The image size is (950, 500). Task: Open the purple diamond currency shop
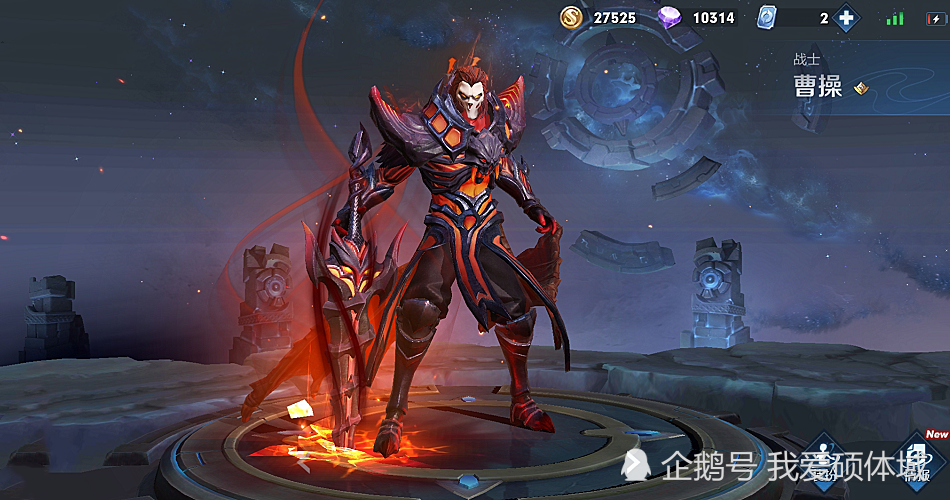(671, 18)
